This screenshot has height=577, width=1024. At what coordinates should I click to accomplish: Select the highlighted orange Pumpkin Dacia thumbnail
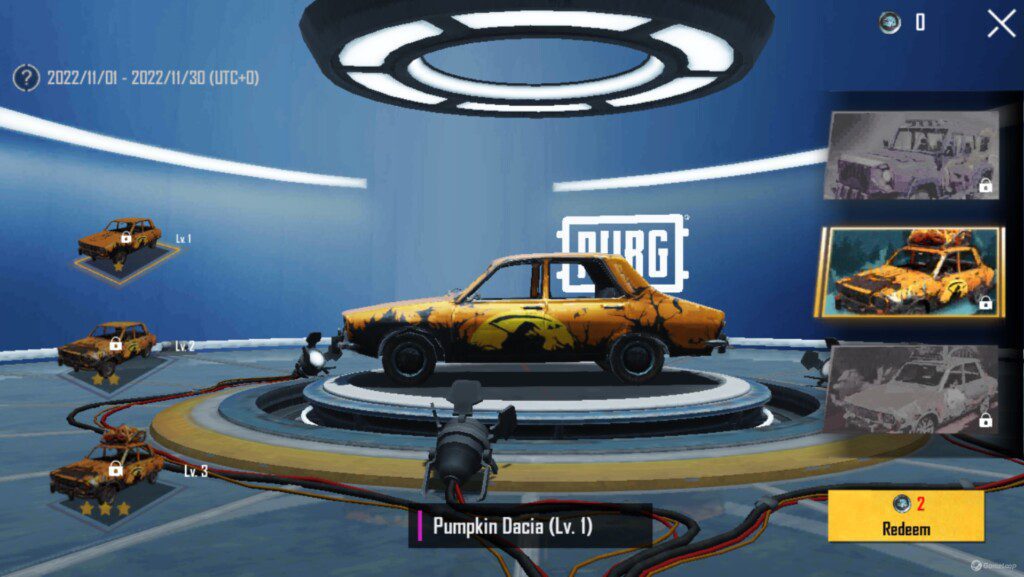(x=910, y=272)
